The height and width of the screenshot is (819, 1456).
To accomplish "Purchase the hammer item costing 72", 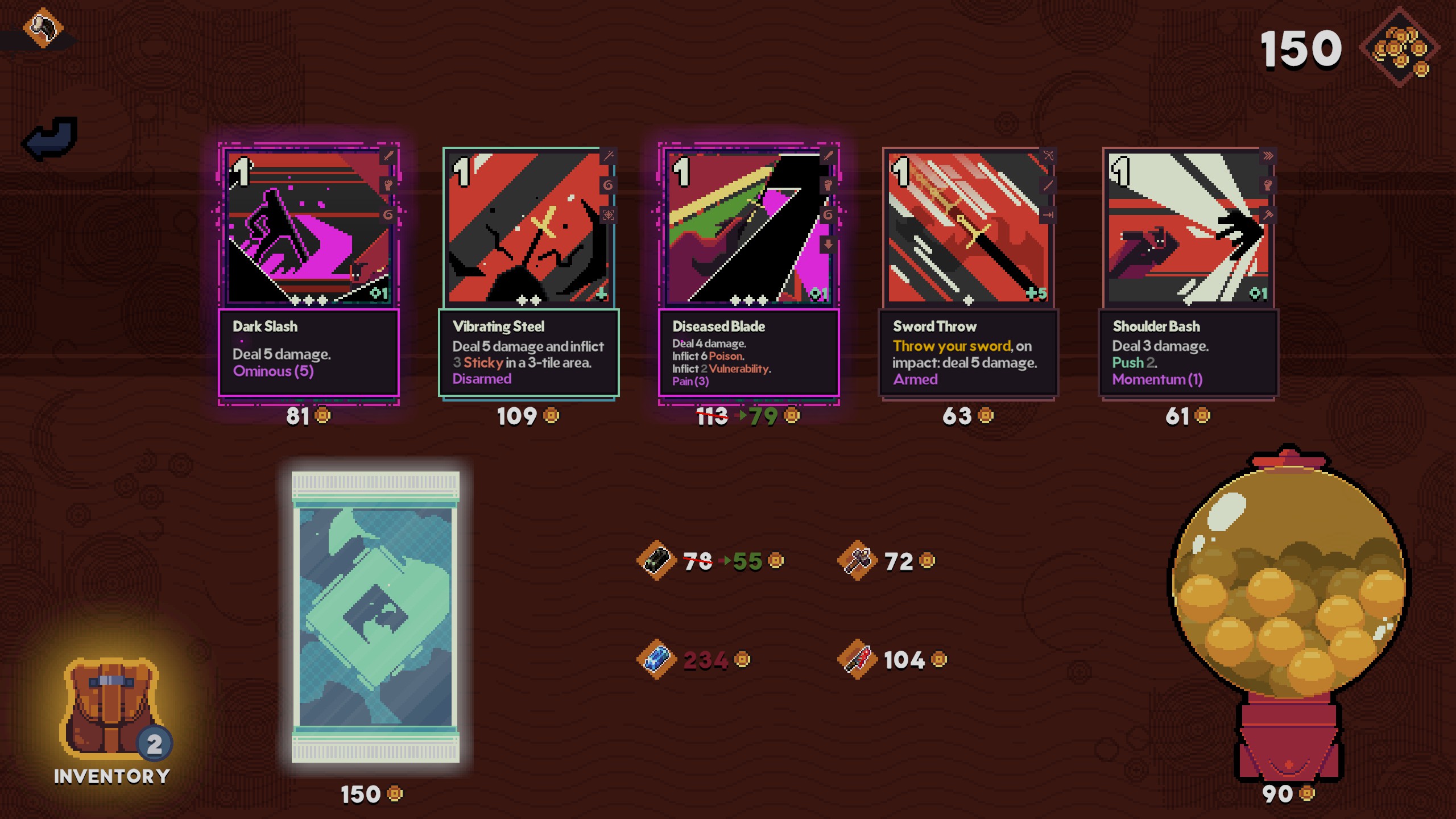I will (858, 561).
